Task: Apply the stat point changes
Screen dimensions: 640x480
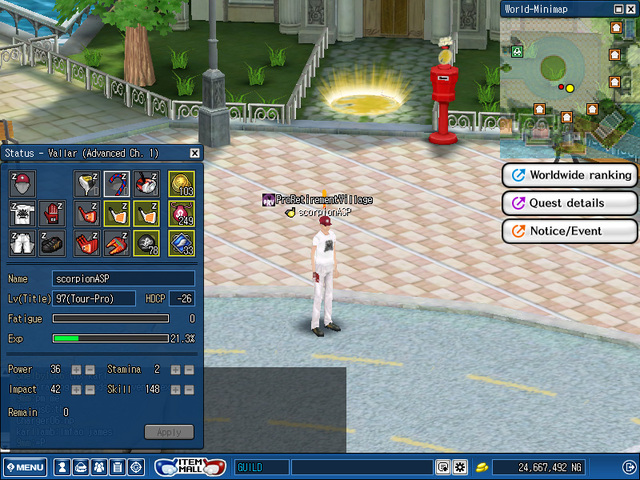Action: point(169,432)
